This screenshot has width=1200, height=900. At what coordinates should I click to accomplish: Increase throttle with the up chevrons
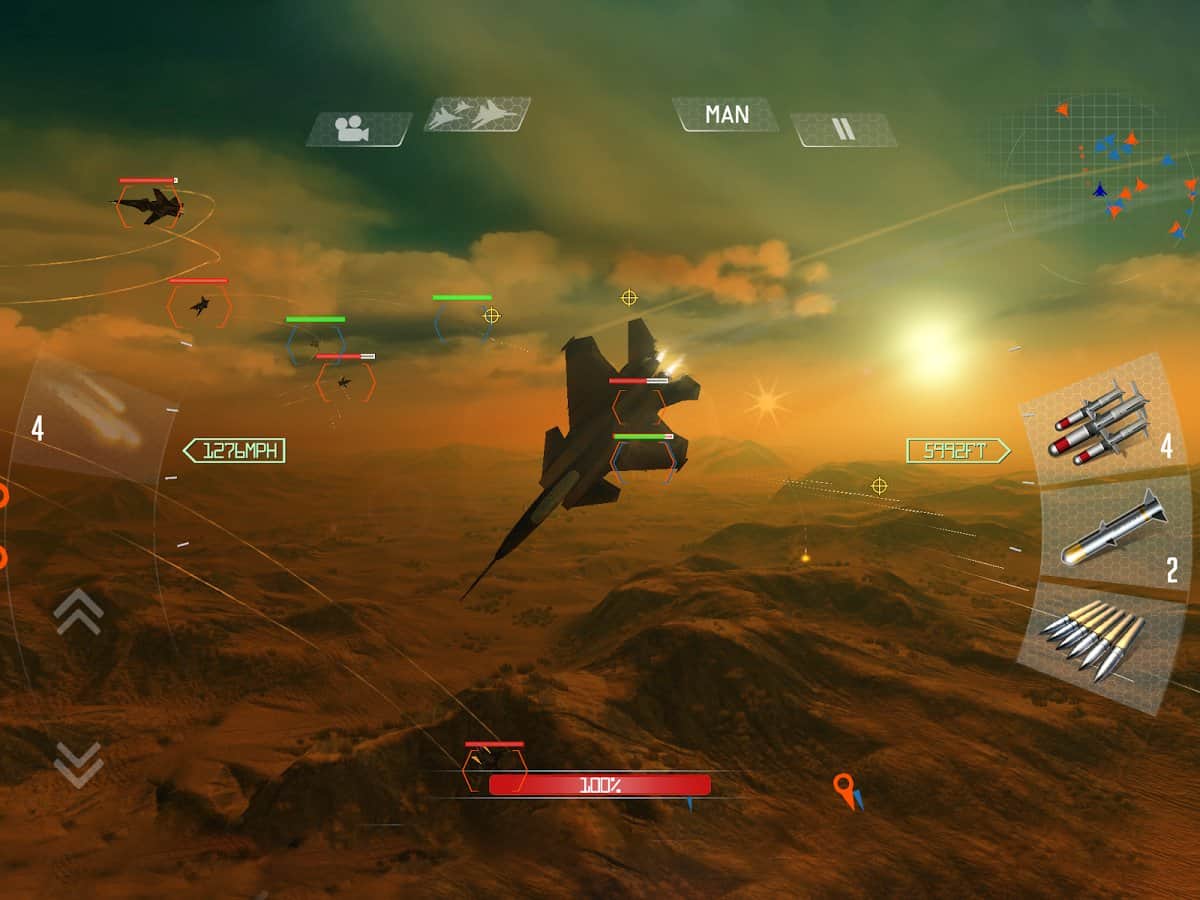click(x=78, y=612)
